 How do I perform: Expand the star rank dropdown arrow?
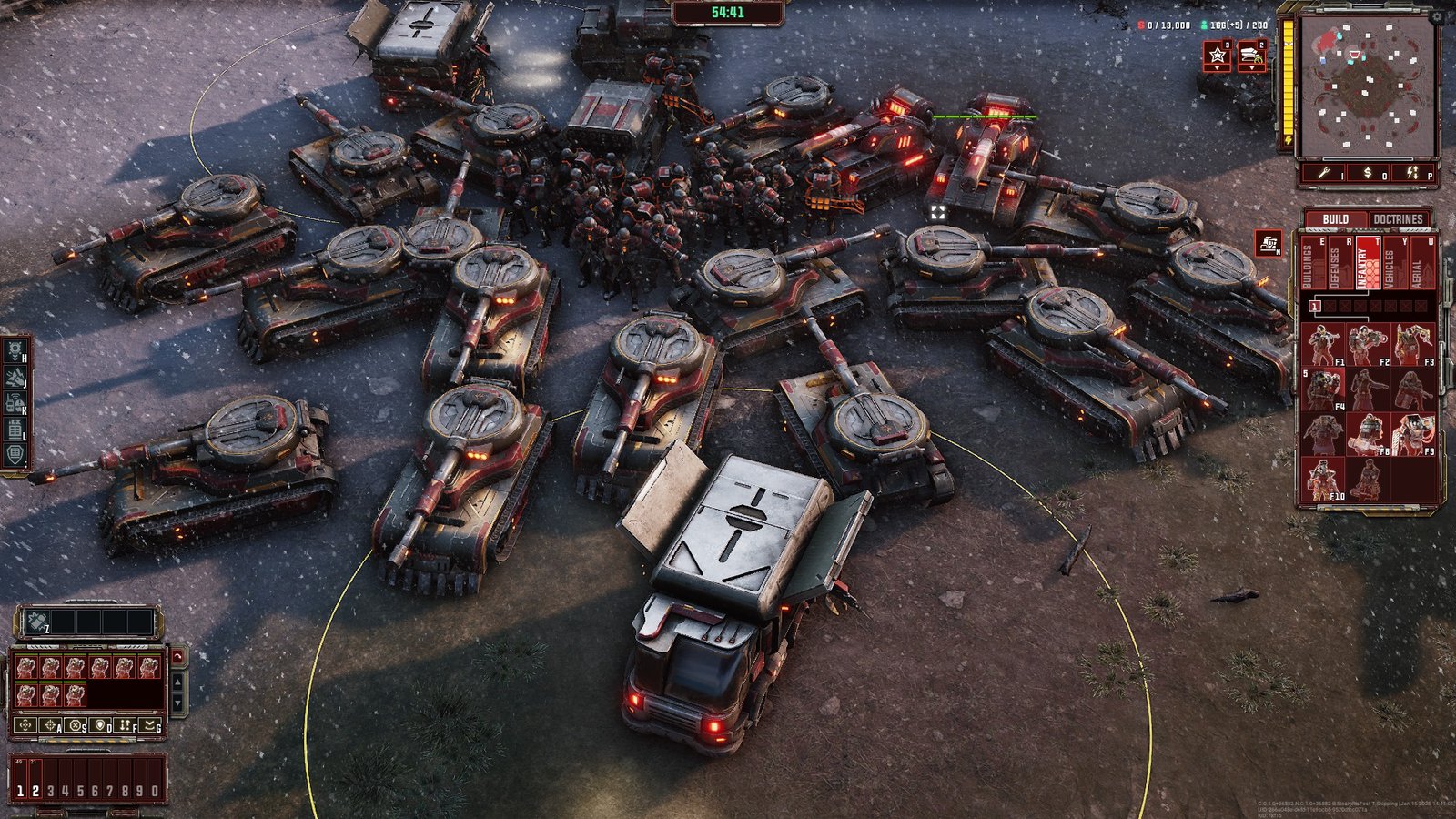click(x=1217, y=67)
